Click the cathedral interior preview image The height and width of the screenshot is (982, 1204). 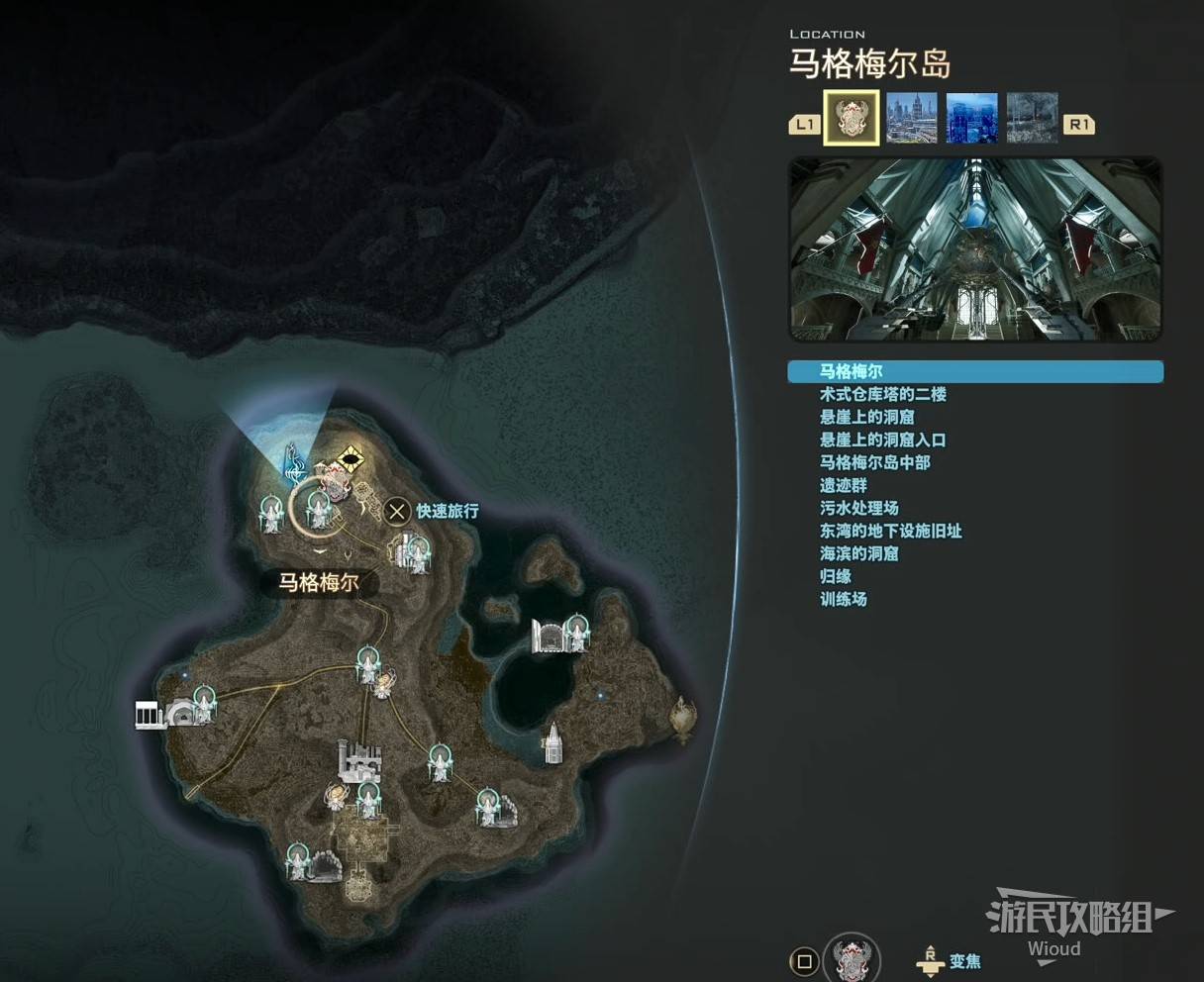point(974,249)
